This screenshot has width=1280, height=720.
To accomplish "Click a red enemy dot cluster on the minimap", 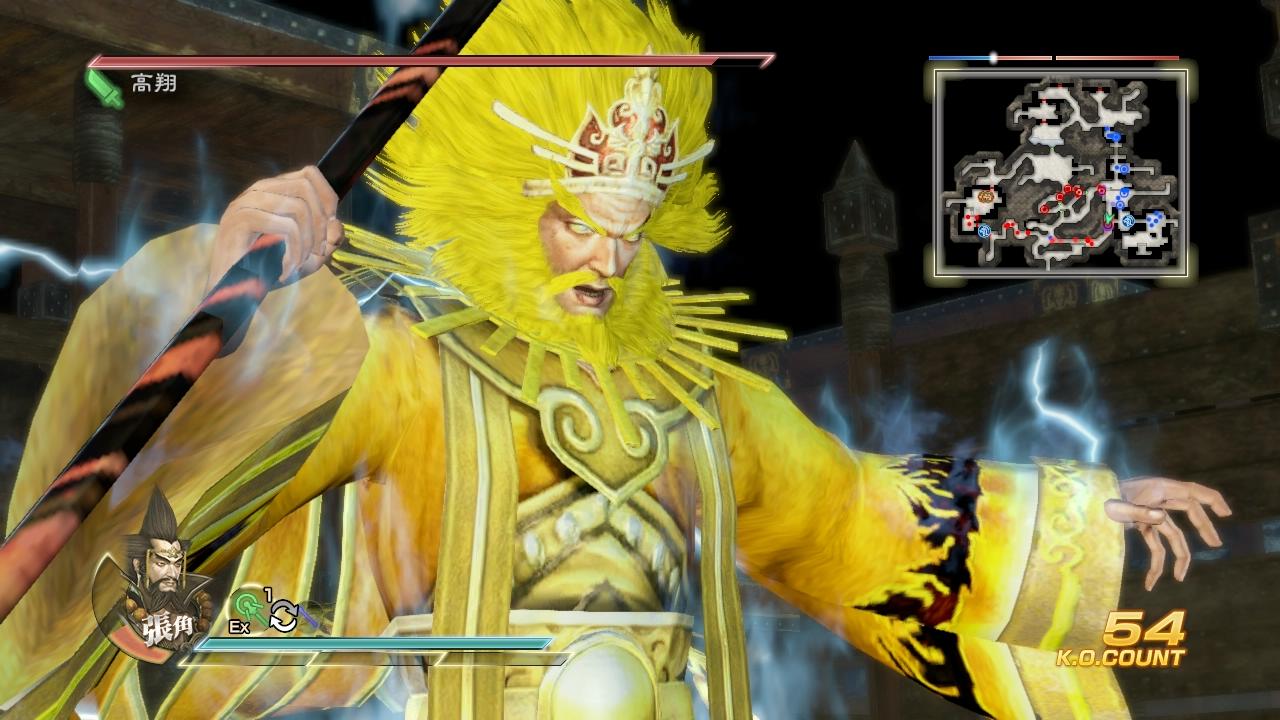I will 1070,190.
